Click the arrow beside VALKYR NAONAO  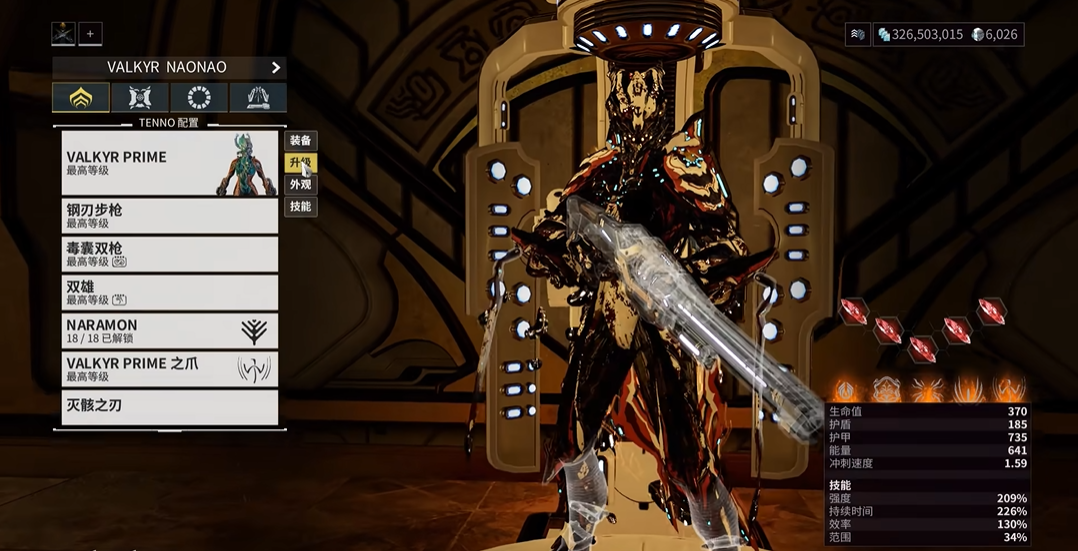[276, 68]
